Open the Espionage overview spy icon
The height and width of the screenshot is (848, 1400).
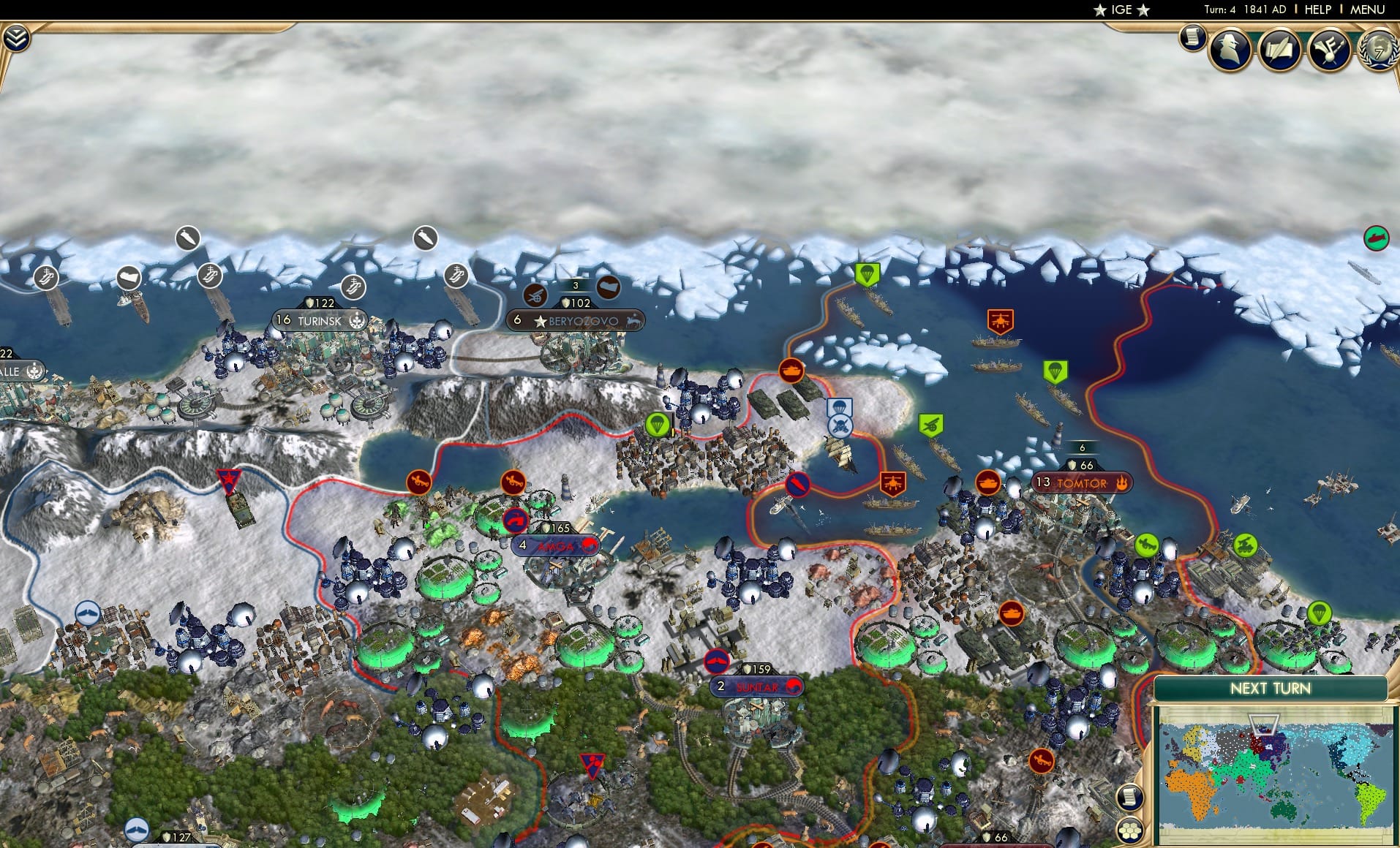tap(1232, 50)
